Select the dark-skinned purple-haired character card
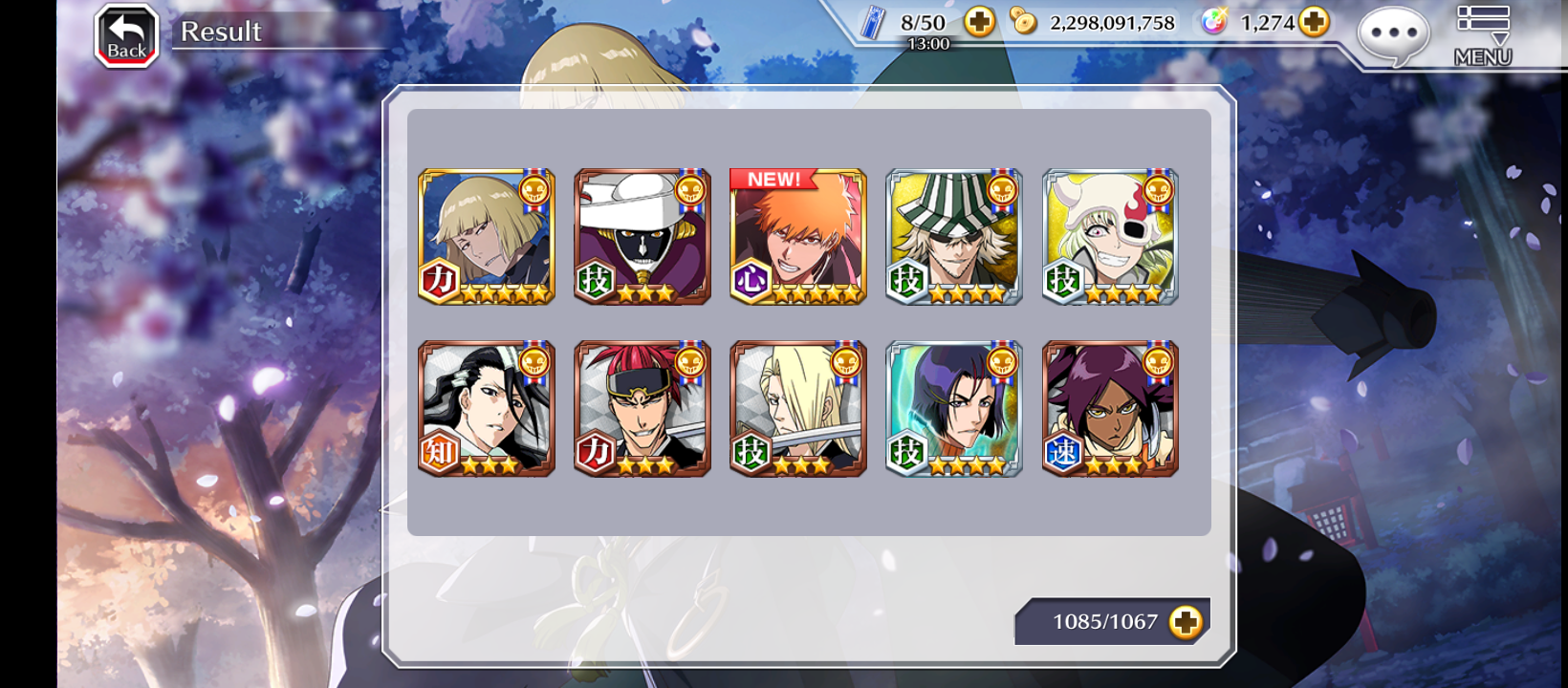 [x=1110, y=409]
